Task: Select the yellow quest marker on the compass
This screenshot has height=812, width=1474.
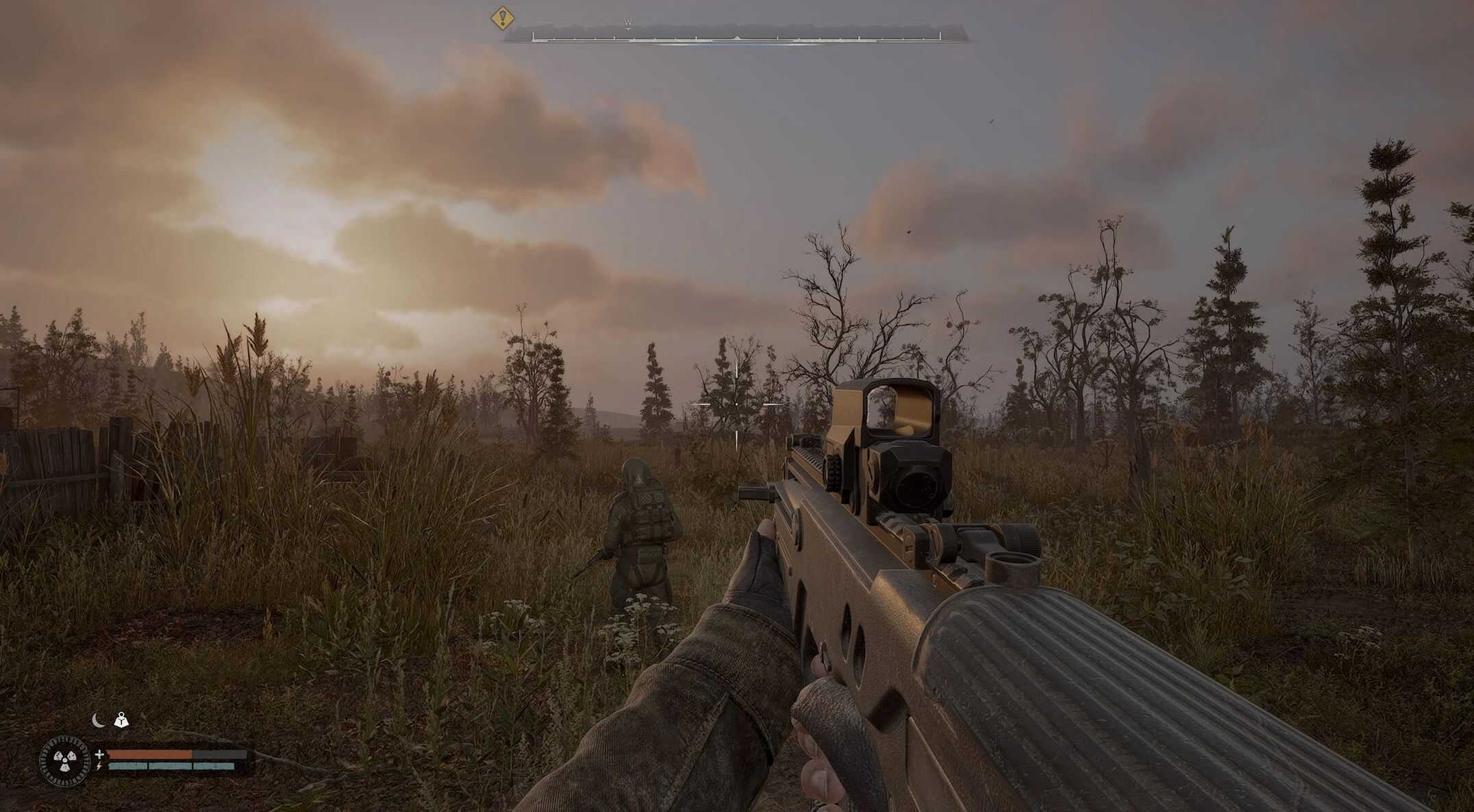Action: [503, 18]
